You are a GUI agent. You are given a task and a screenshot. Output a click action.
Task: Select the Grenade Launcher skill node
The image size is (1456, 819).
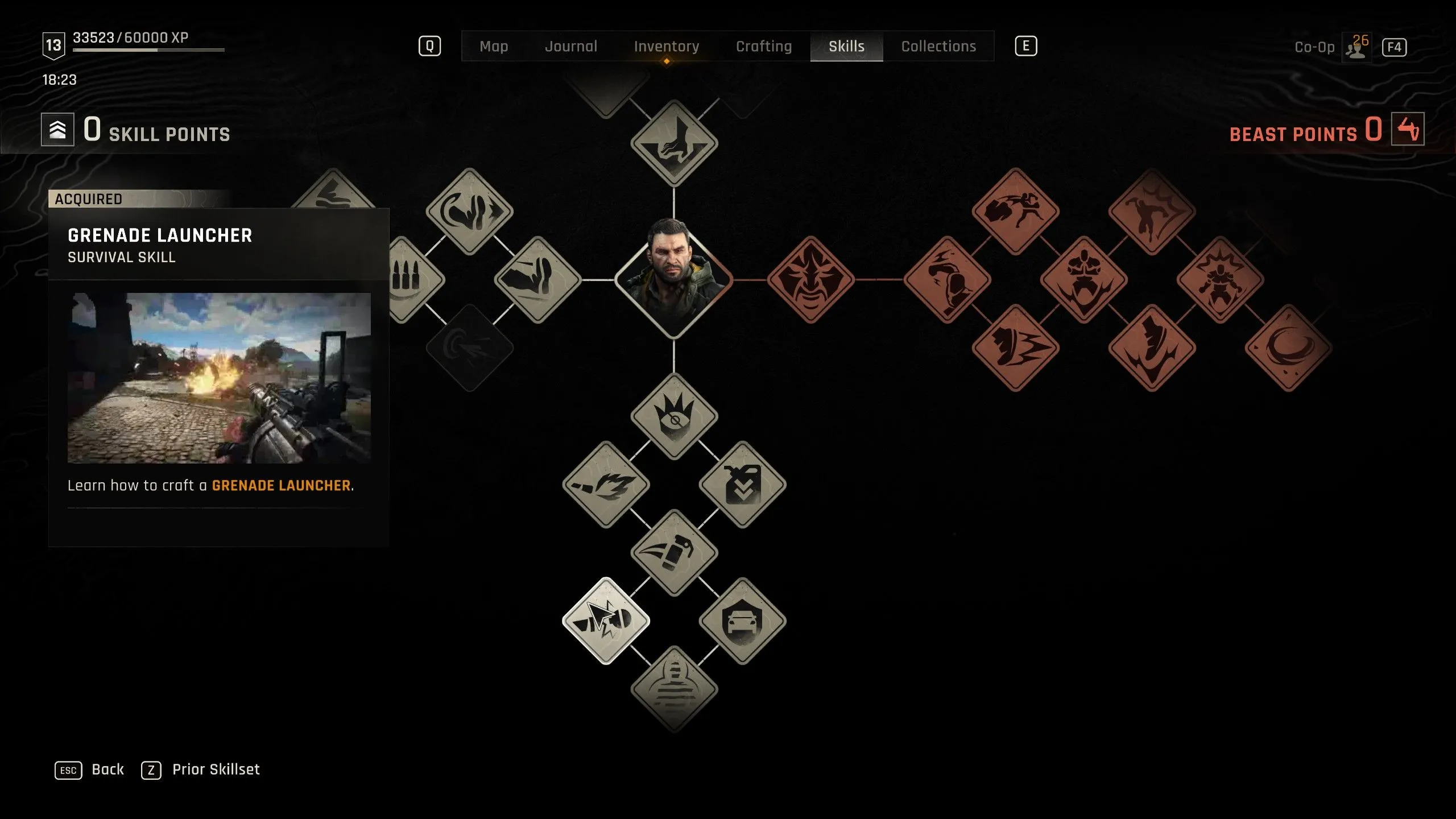pos(606,621)
